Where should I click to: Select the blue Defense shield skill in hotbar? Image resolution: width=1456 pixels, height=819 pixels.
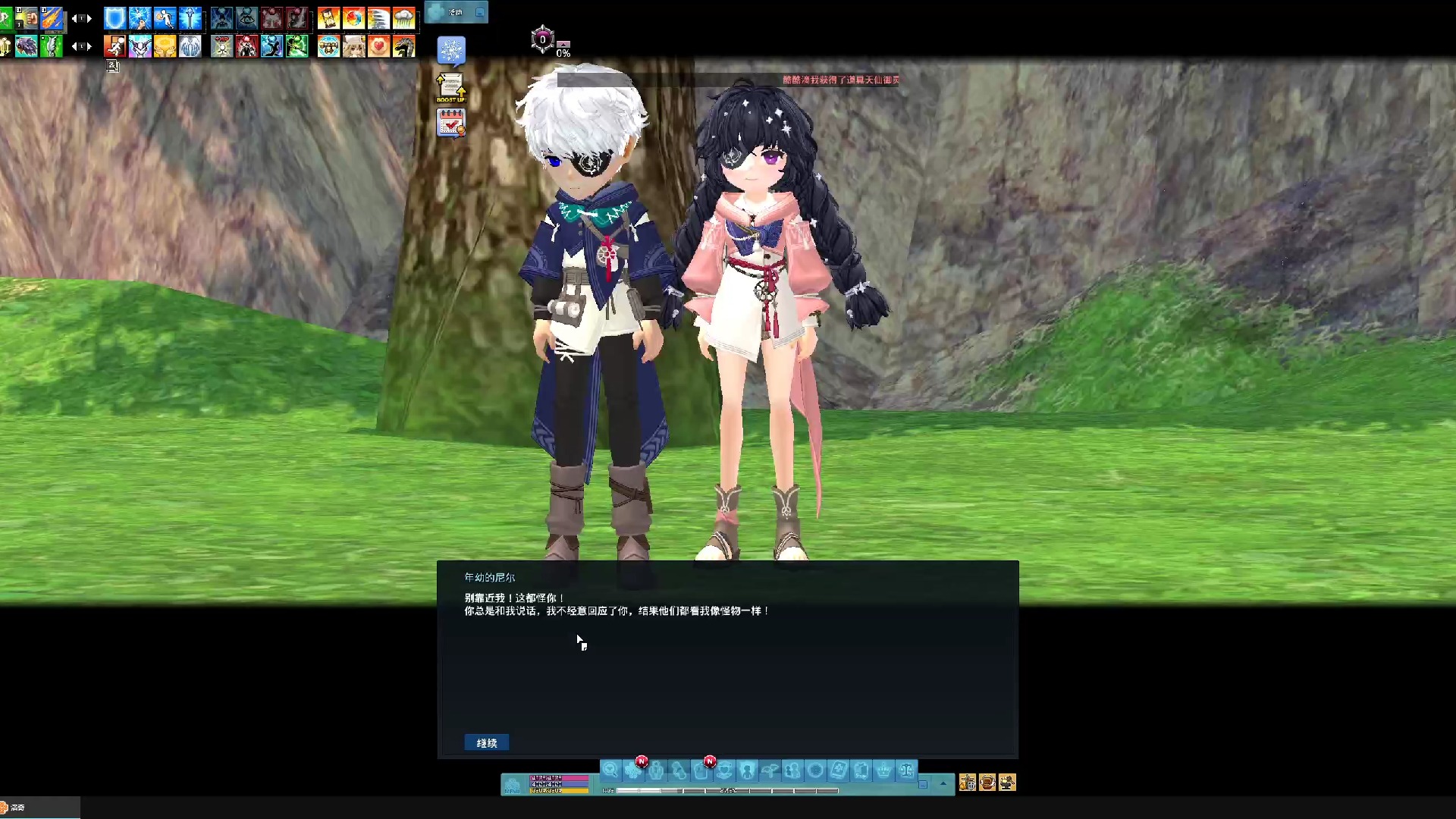click(114, 19)
